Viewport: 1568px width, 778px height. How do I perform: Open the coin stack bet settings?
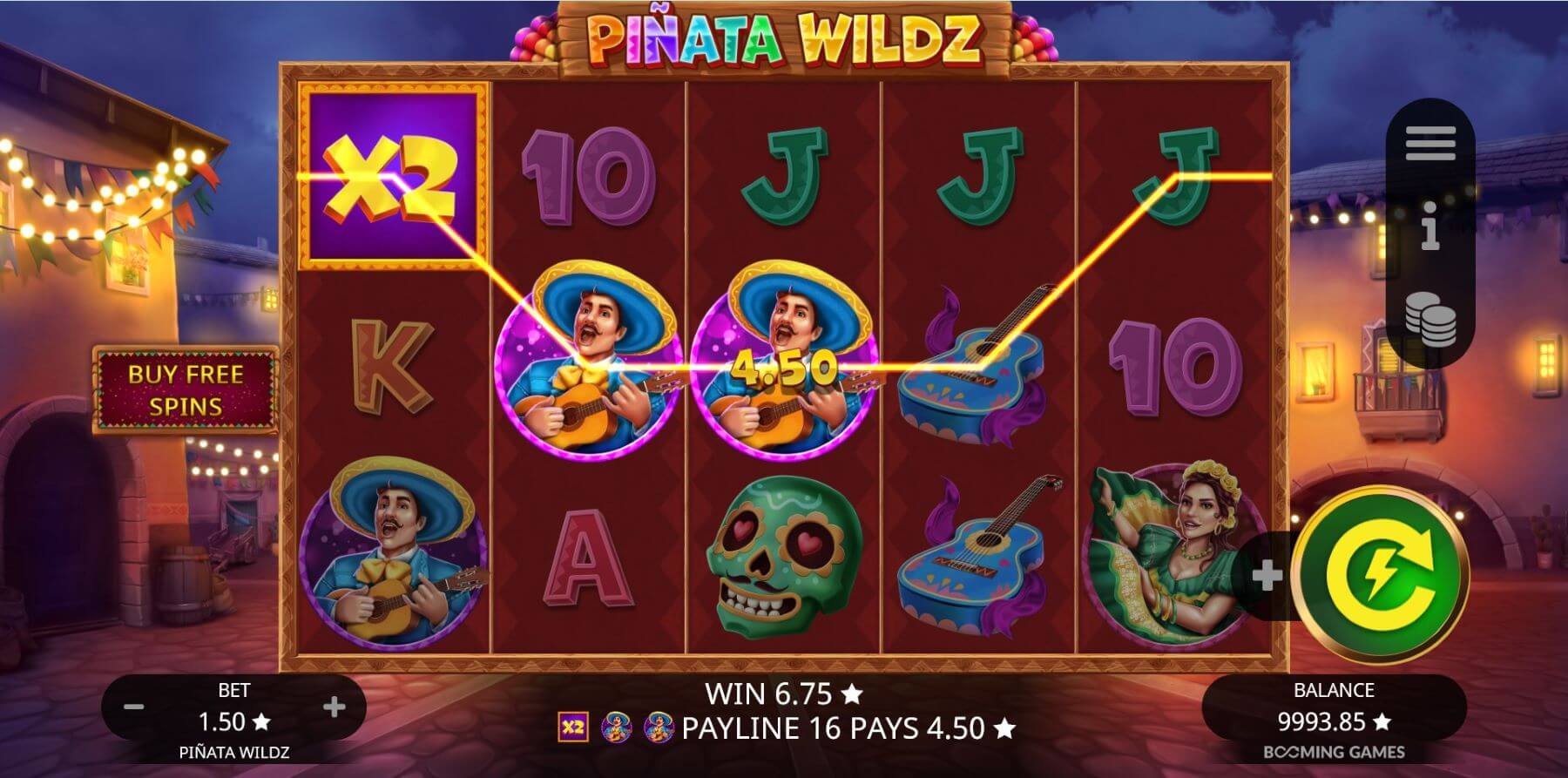click(x=1429, y=318)
